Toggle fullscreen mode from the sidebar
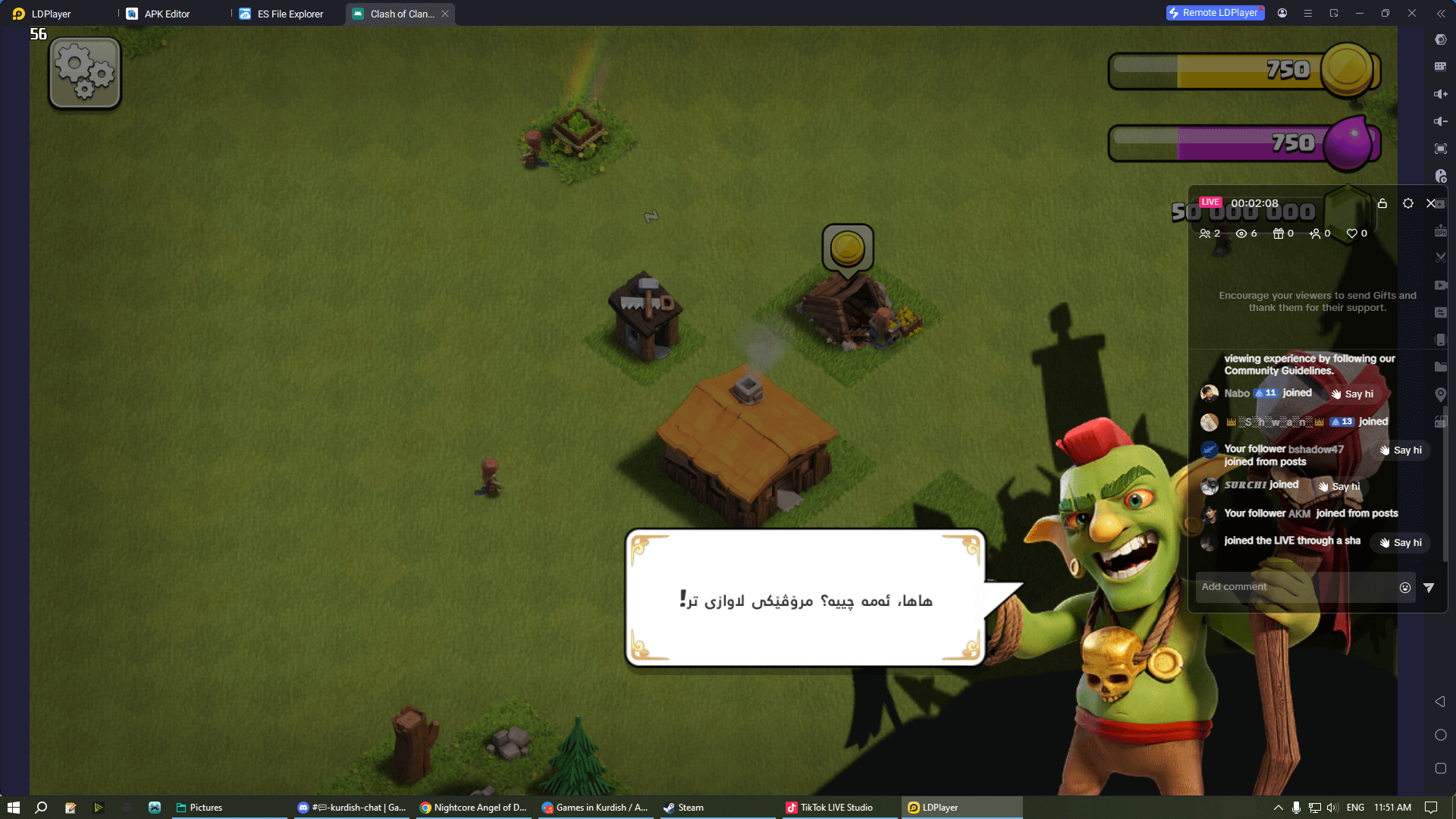The width and height of the screenshot is (1456, 819). pos(1440,149)
